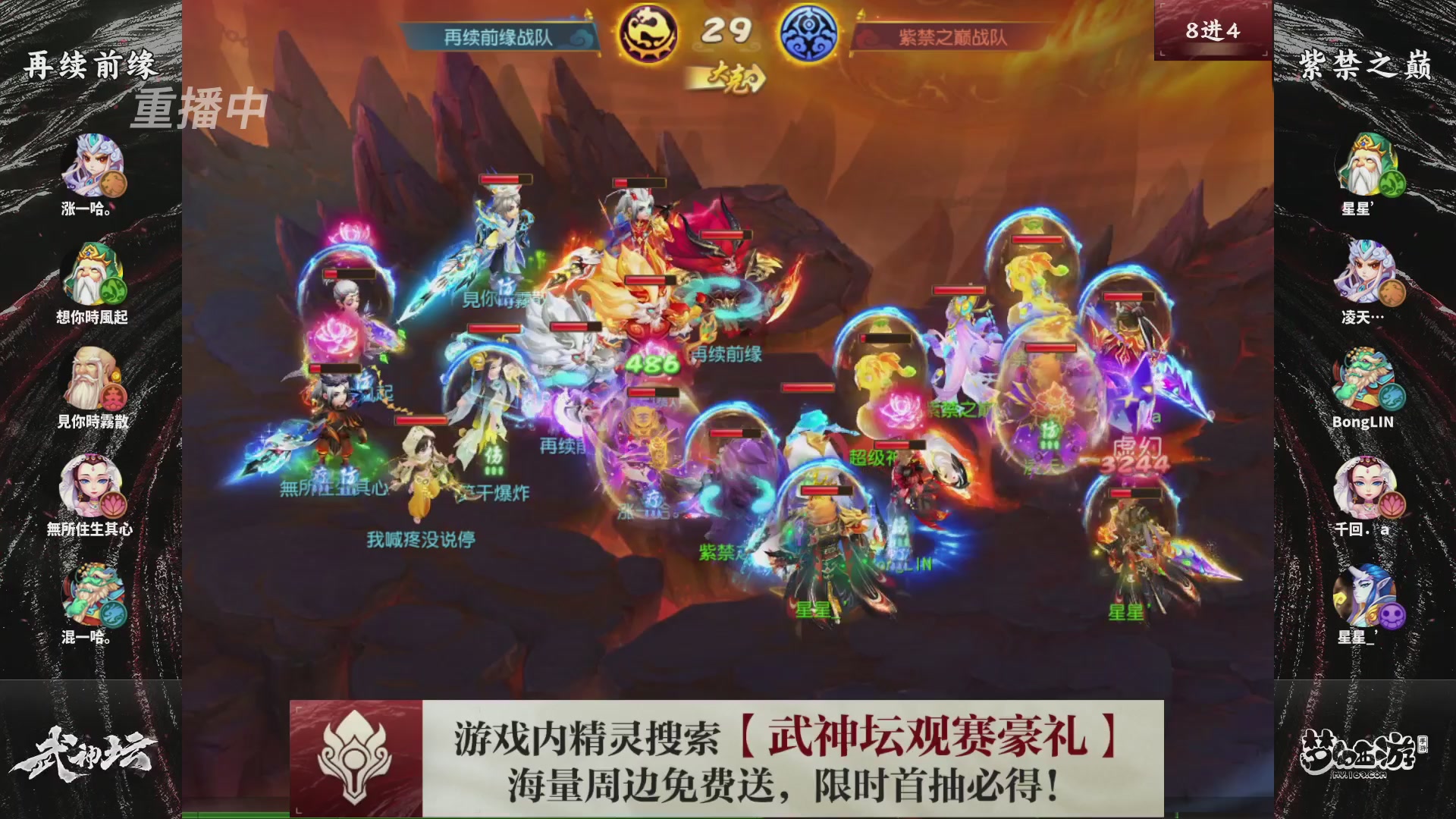Screen dimensions: 1456x819
Task: Click the 重播中 replay indicator
Action: tap(199, 111)
